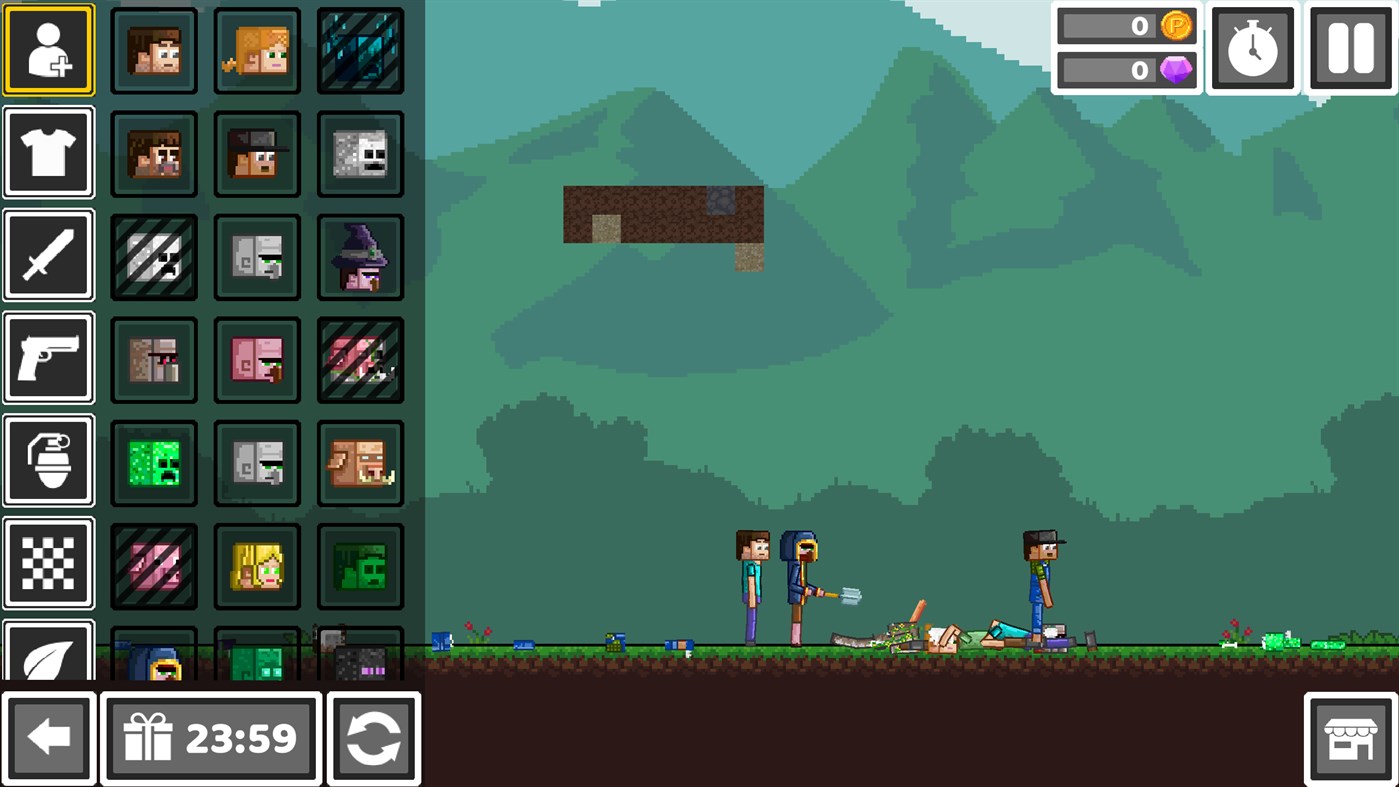Claim the 23:59 gift reward
Image resolution: width=1399 pixels, height=787 pixels.
[x=210, y=738]
